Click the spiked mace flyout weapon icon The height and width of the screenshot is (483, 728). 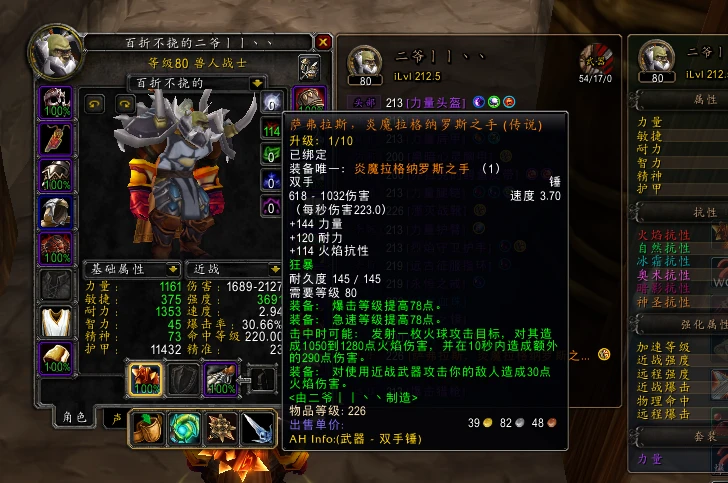(220, 428)
